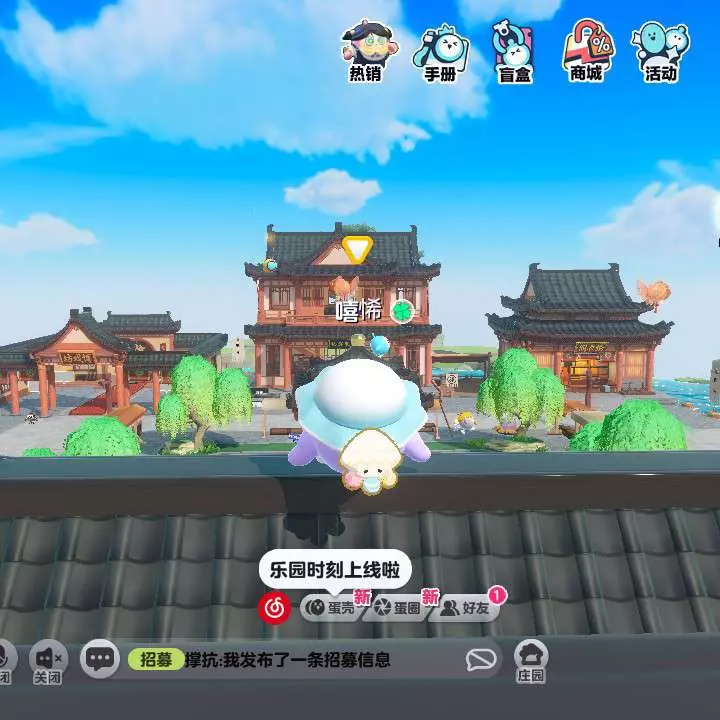
Task: Open the 活动 events menu
Action: [660, 50]
